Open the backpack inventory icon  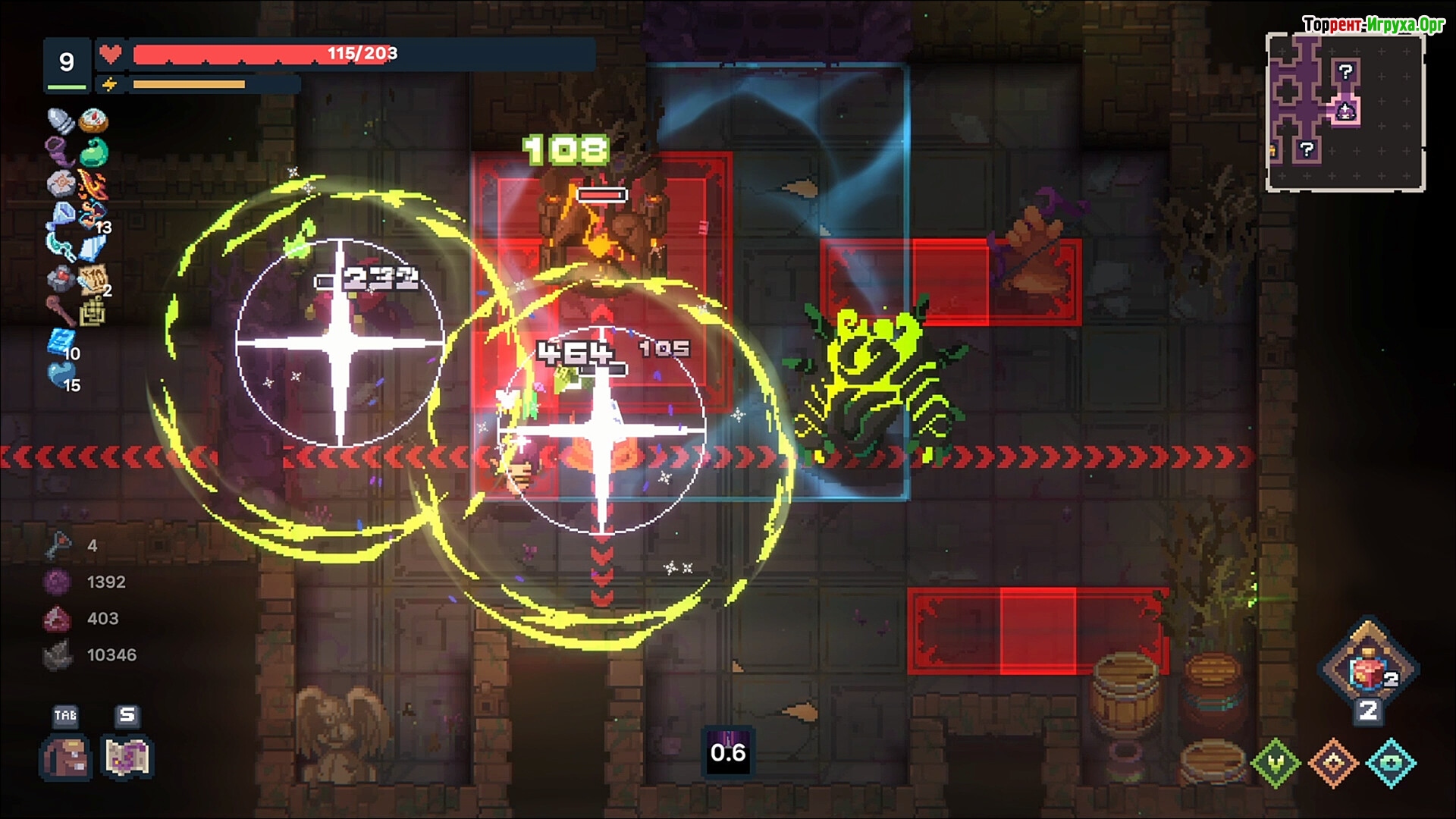(x=65, y=757)
